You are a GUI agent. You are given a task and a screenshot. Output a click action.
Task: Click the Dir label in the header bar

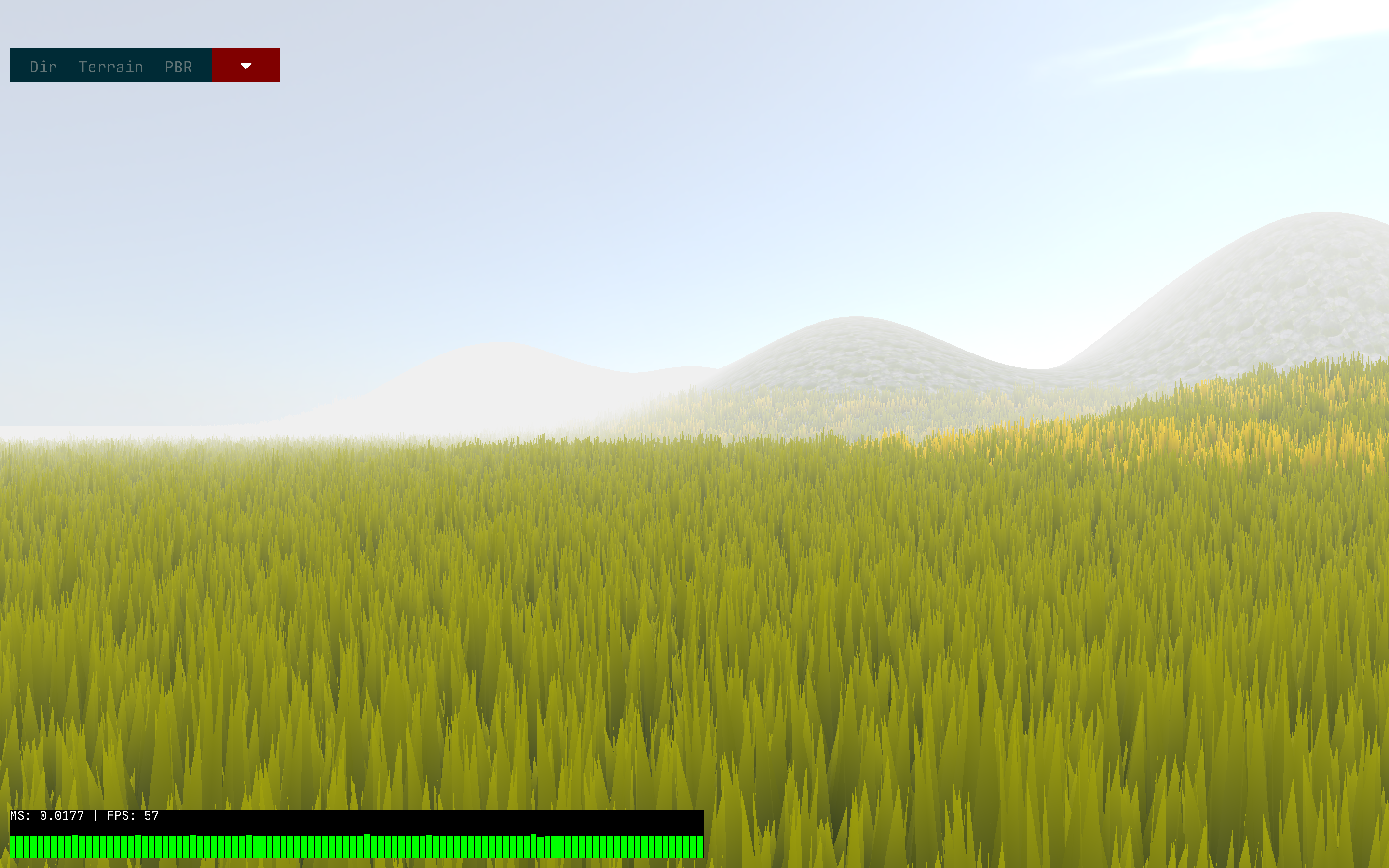(43, 66)
